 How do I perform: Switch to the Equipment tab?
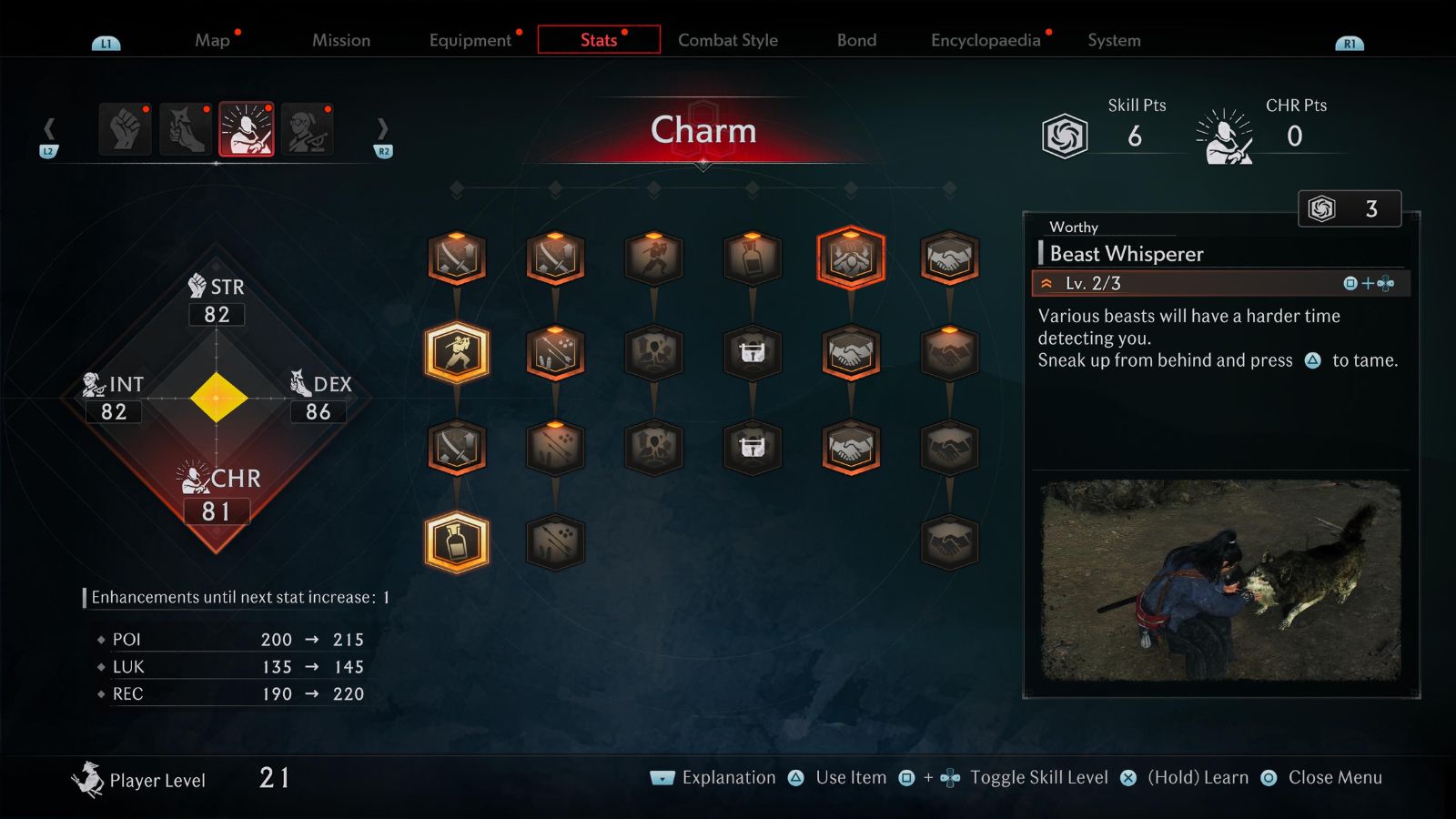tap(470, 40)
